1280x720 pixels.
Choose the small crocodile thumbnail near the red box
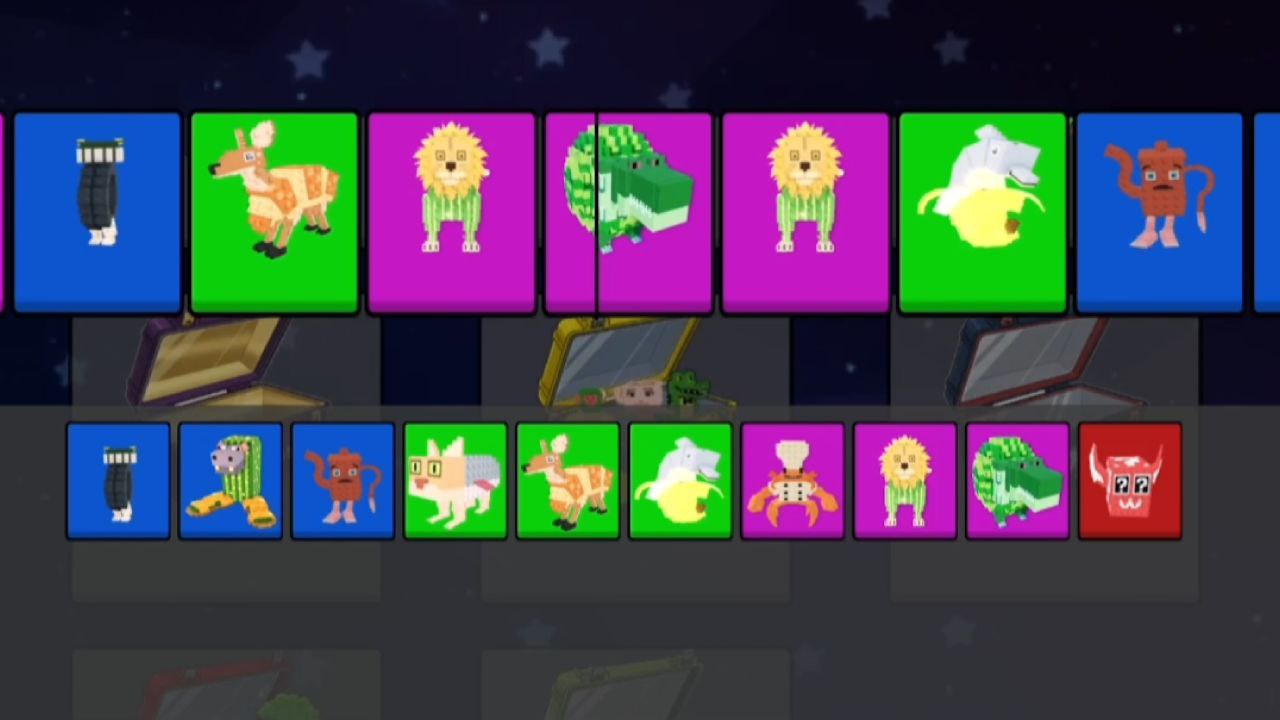pos(1017,481)
